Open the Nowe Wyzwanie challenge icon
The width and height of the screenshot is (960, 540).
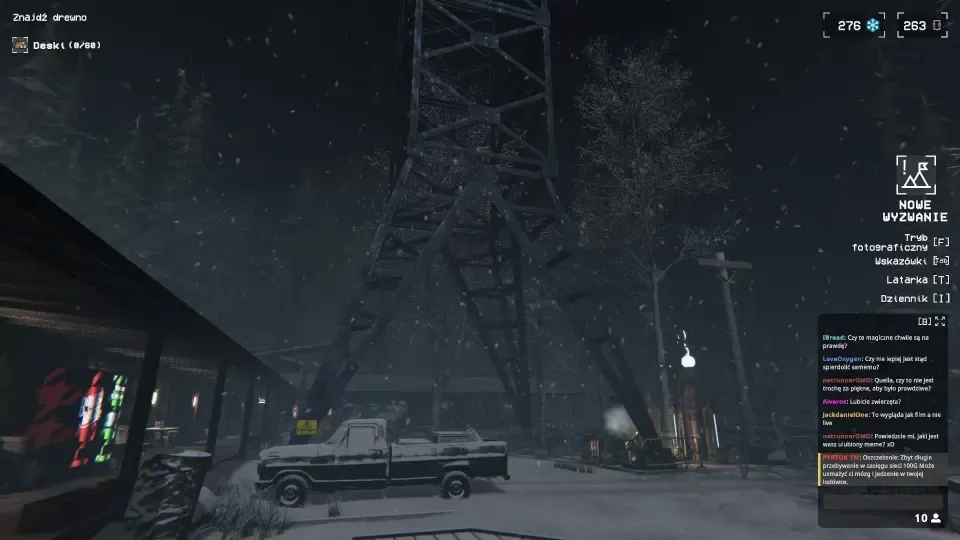pos(915,174)
